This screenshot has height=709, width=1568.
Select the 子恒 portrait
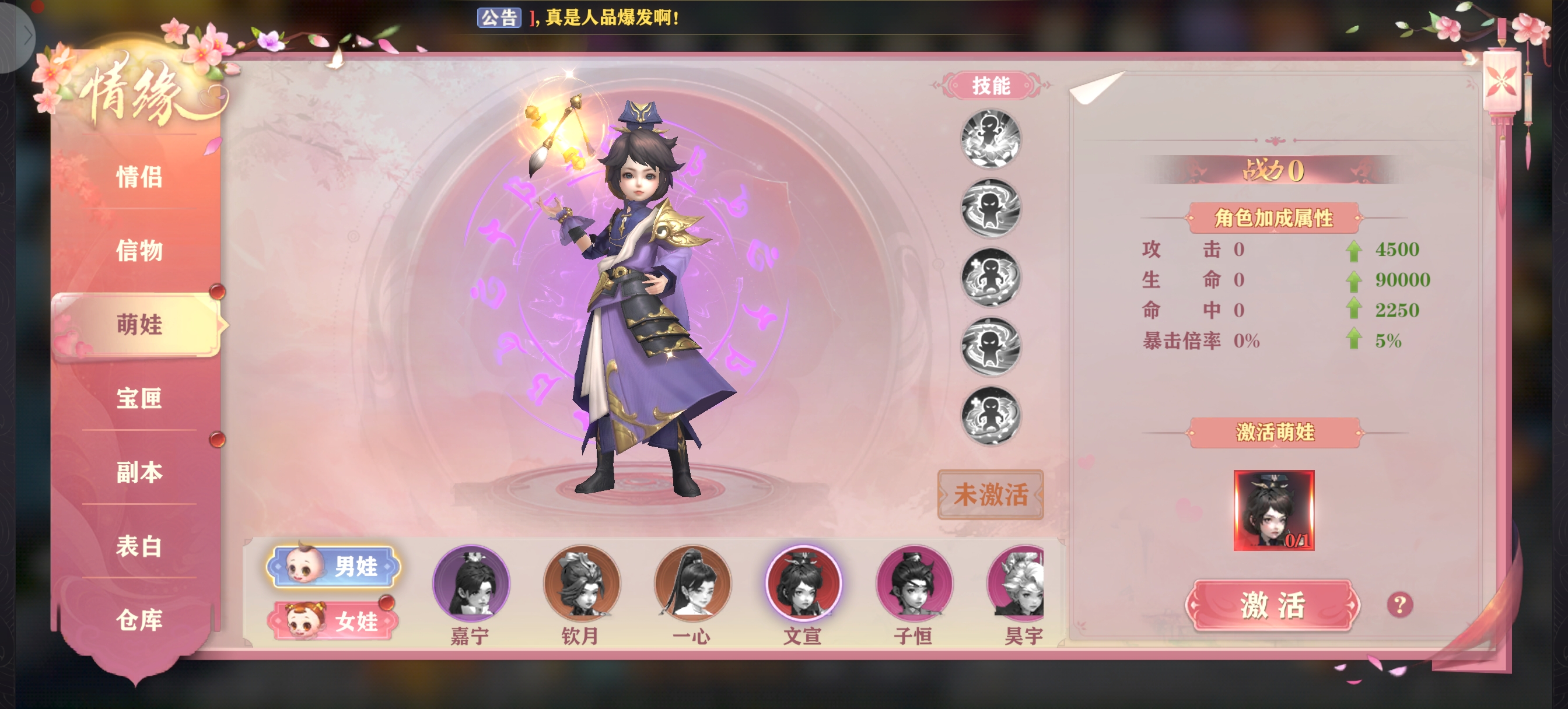(x=914, y=584)
